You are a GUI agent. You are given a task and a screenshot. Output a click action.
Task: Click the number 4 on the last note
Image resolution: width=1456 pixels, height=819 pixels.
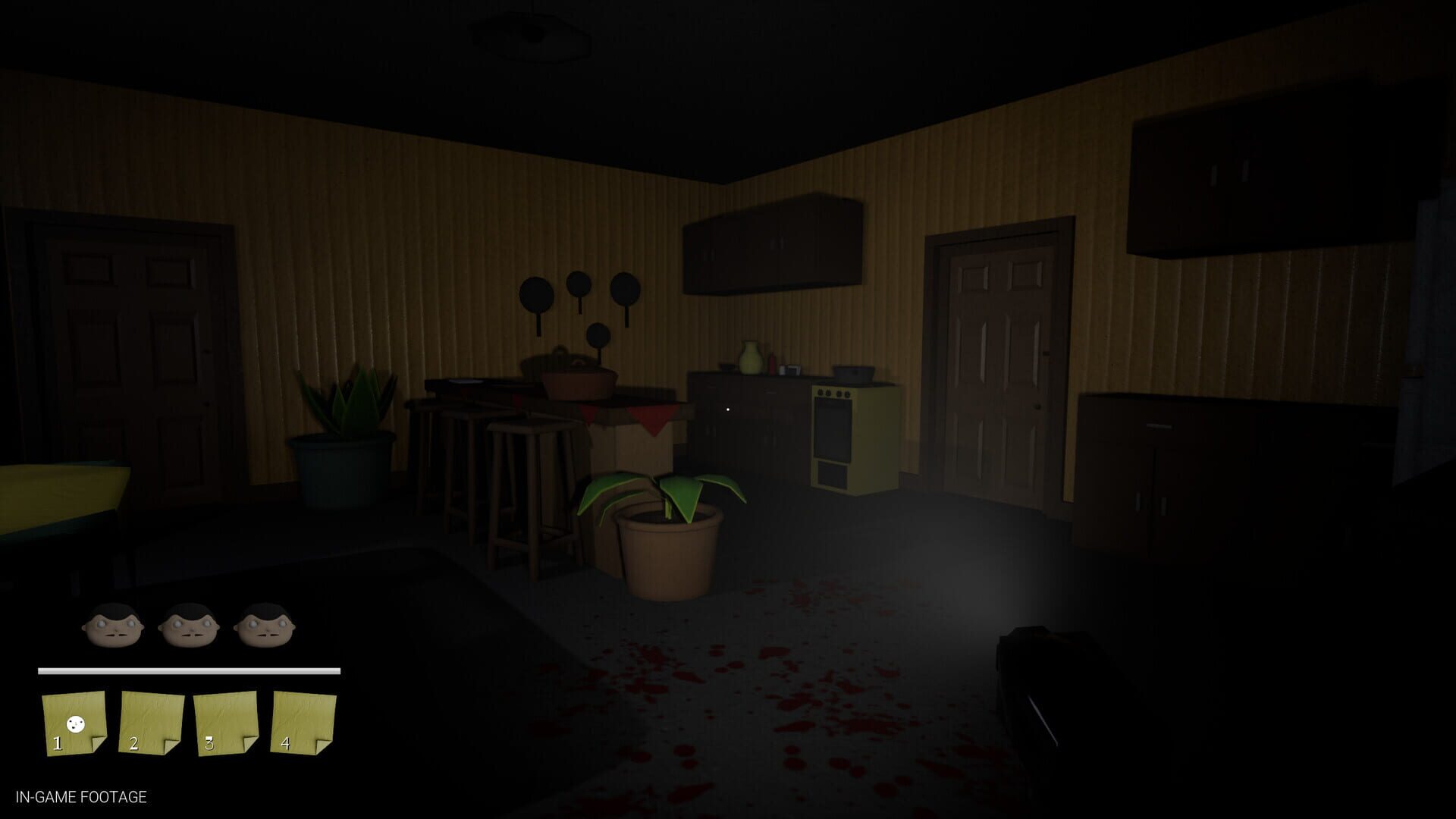point(286,744)
